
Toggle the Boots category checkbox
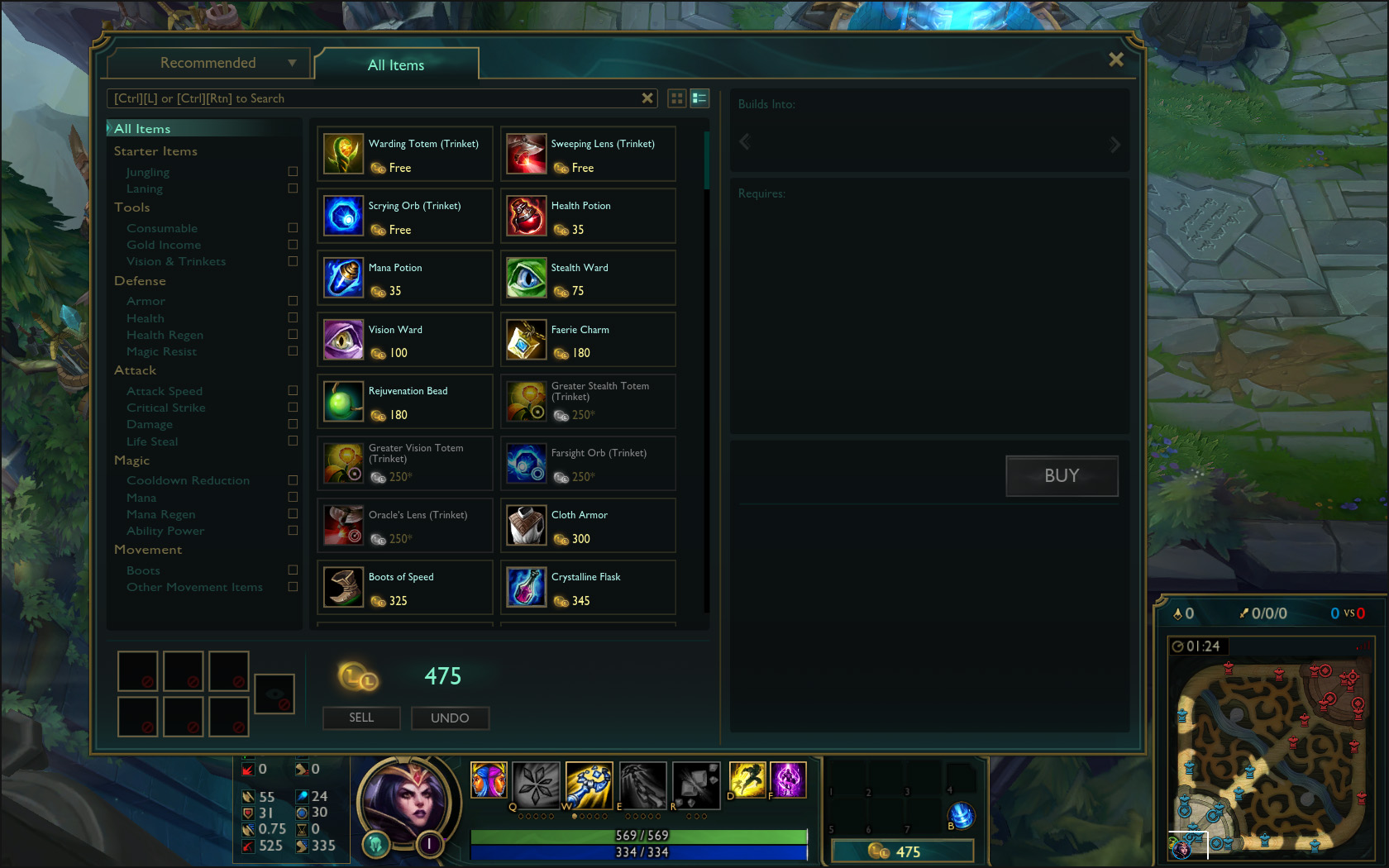[x=293, y=570]
